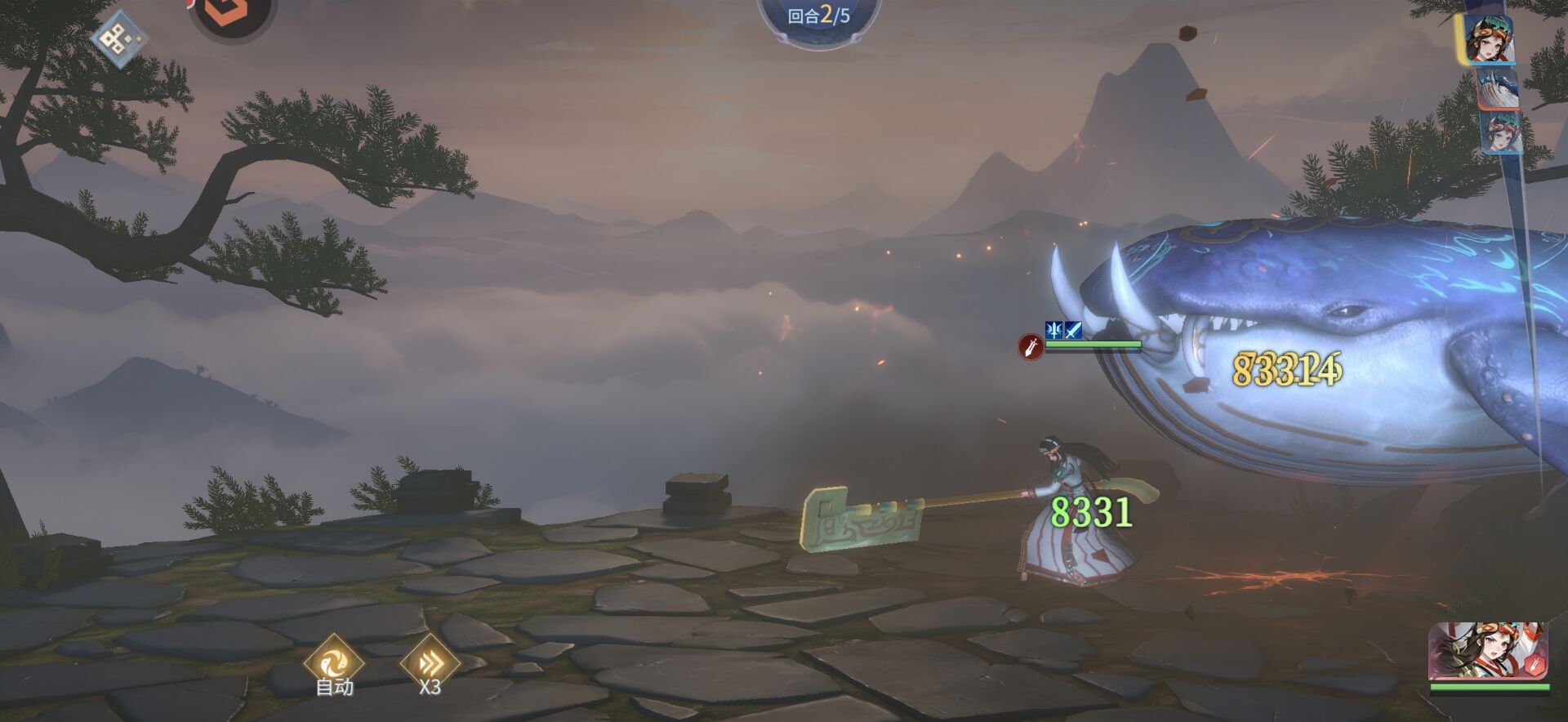Image resolution: width=1568 pixels, height=722 pixels.
Task: Select the blue whale turn-order portrait
Action: pyautogui.click(x=1499, y=88)
